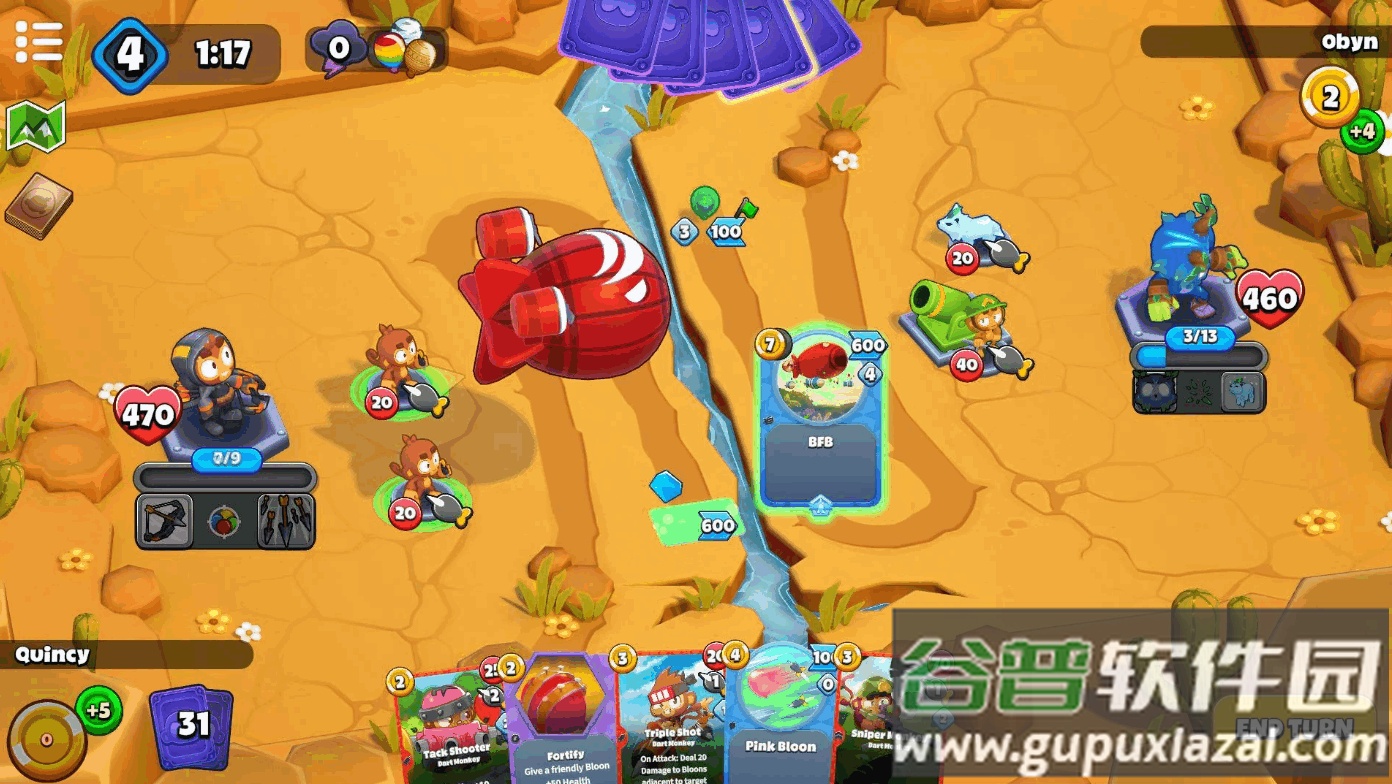The height and width of the screenshot is (784, 1392).
Task: Click Quincy's heart showing 470 health
Action: [146, 412]
